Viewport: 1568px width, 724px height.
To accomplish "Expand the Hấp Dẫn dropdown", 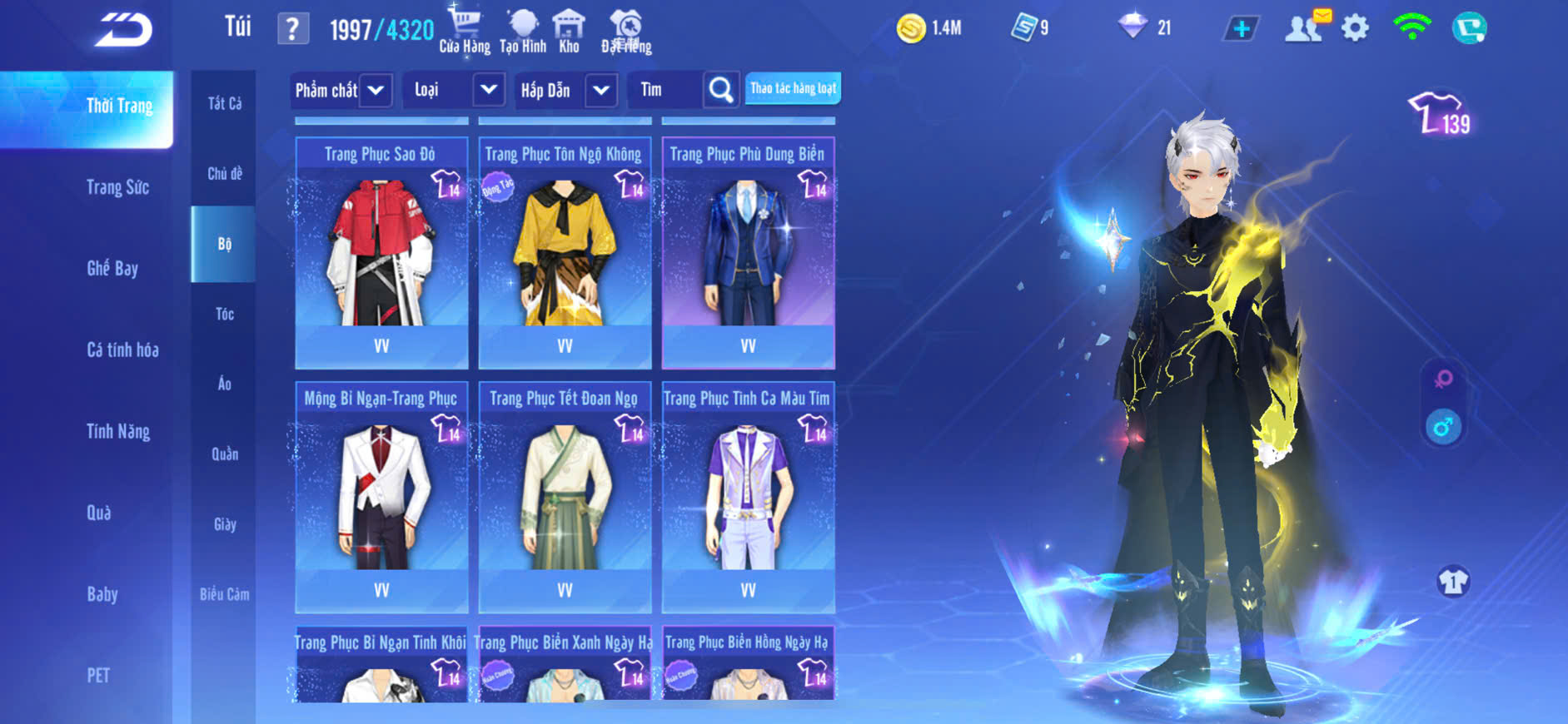I will (601, 90).
